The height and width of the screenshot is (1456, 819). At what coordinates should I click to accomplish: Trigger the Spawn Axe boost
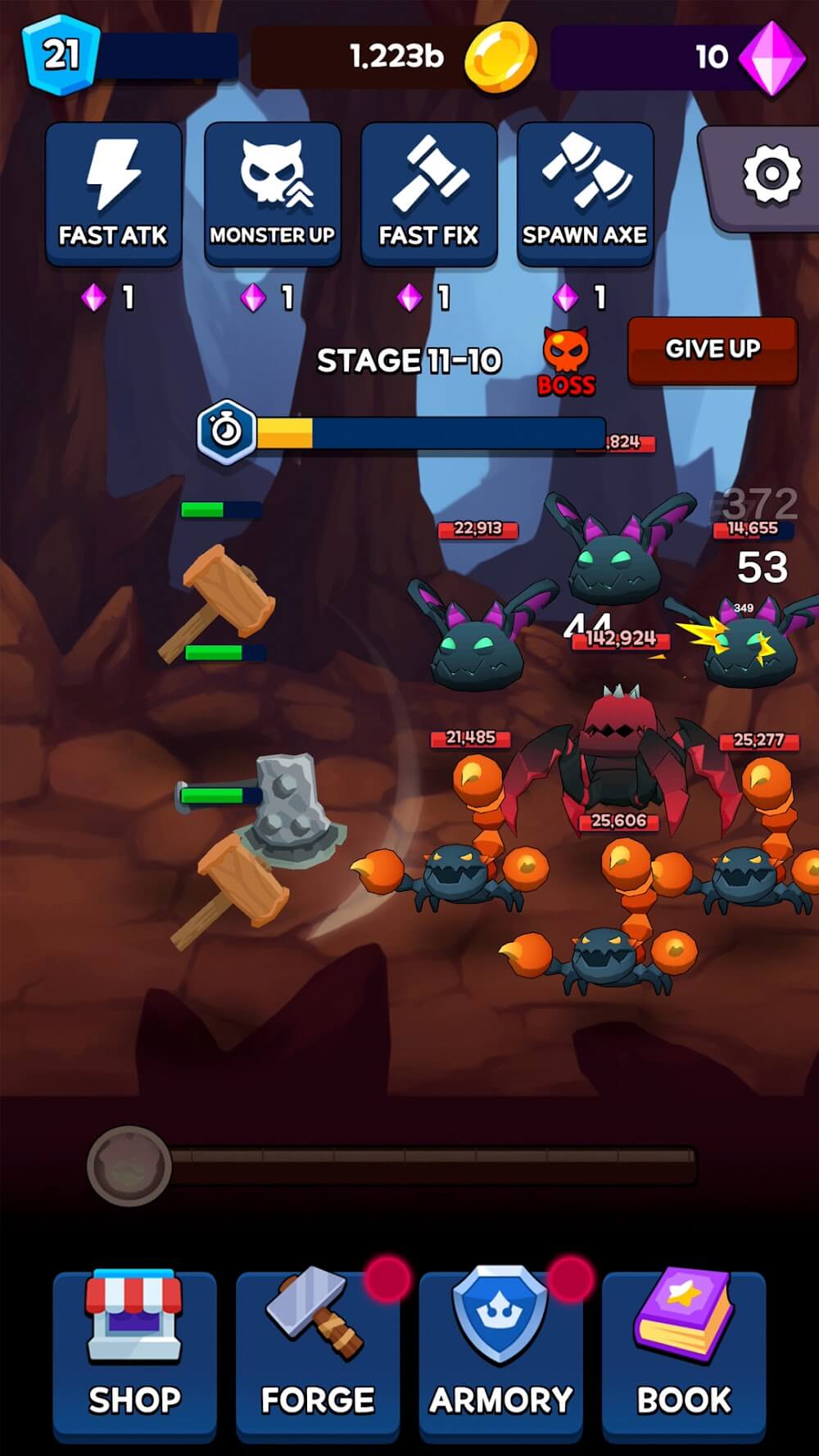point(585,194)
